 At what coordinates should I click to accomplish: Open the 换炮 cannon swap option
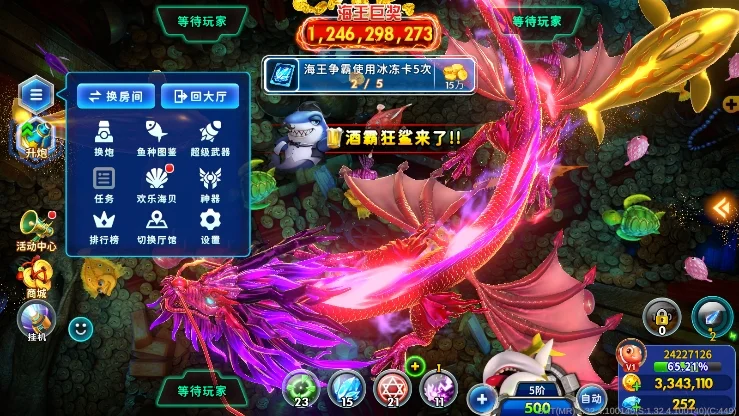tap(104, 136)
